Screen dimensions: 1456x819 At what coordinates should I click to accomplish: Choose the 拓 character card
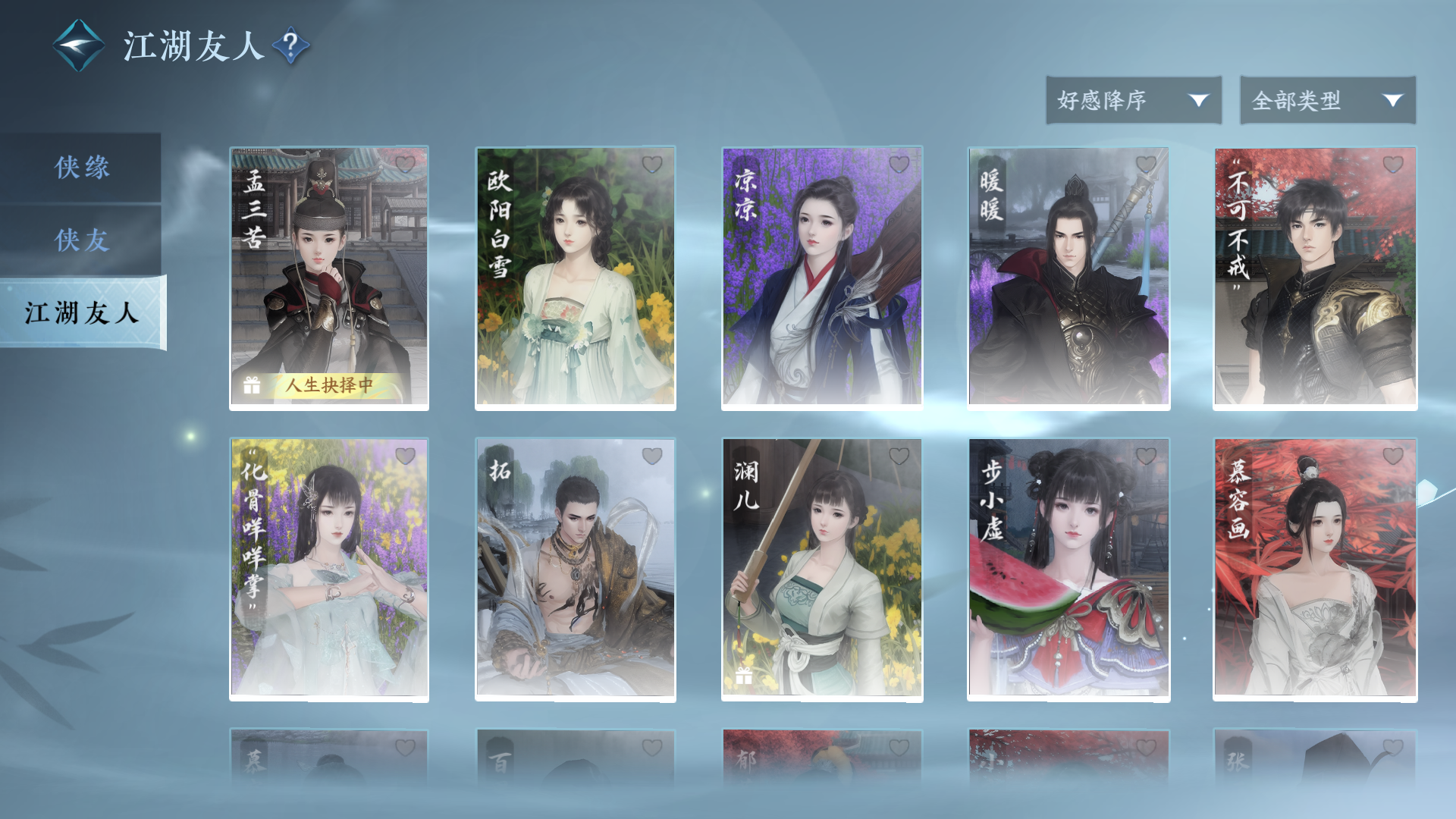pyautogui.click(x=575, y=569)
